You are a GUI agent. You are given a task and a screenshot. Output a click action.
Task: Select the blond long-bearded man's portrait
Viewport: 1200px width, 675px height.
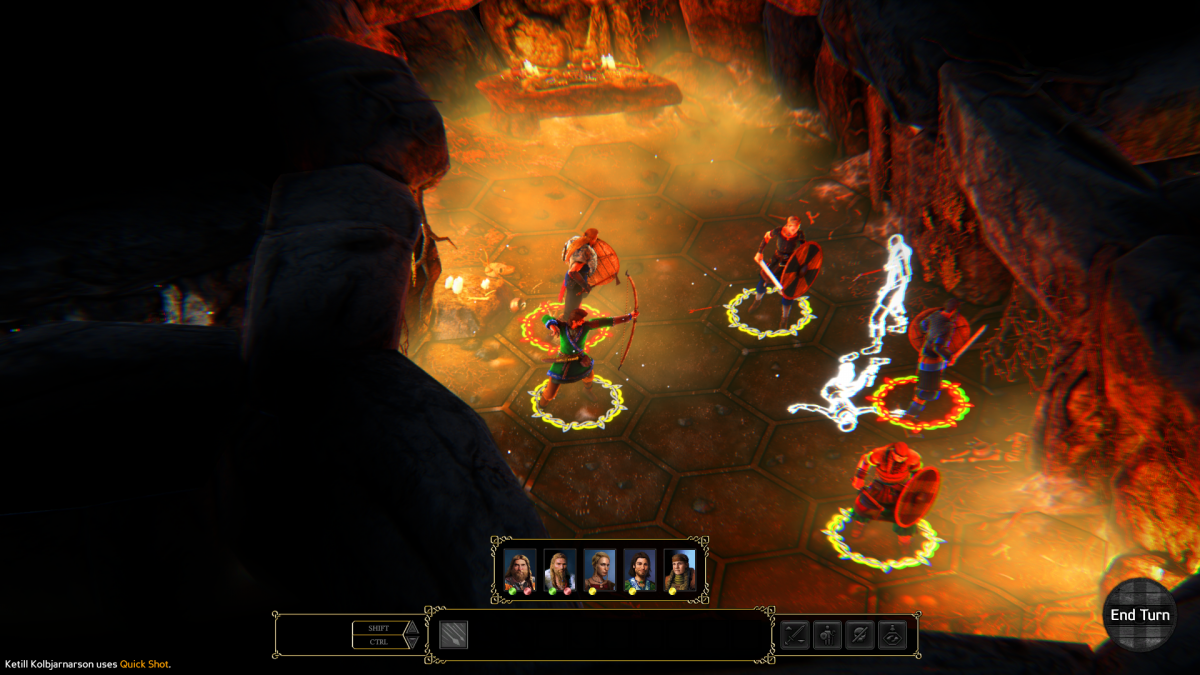559,570
